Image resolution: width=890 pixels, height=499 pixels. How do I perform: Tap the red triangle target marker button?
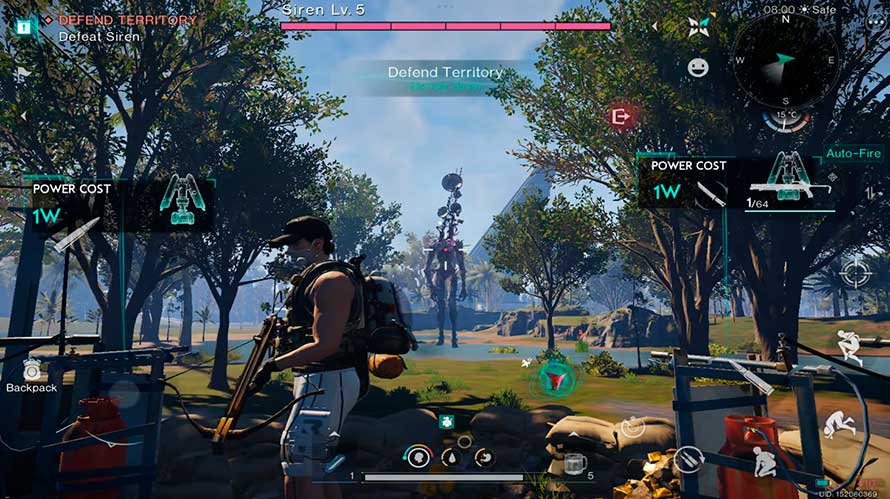(x=556, y=379)
